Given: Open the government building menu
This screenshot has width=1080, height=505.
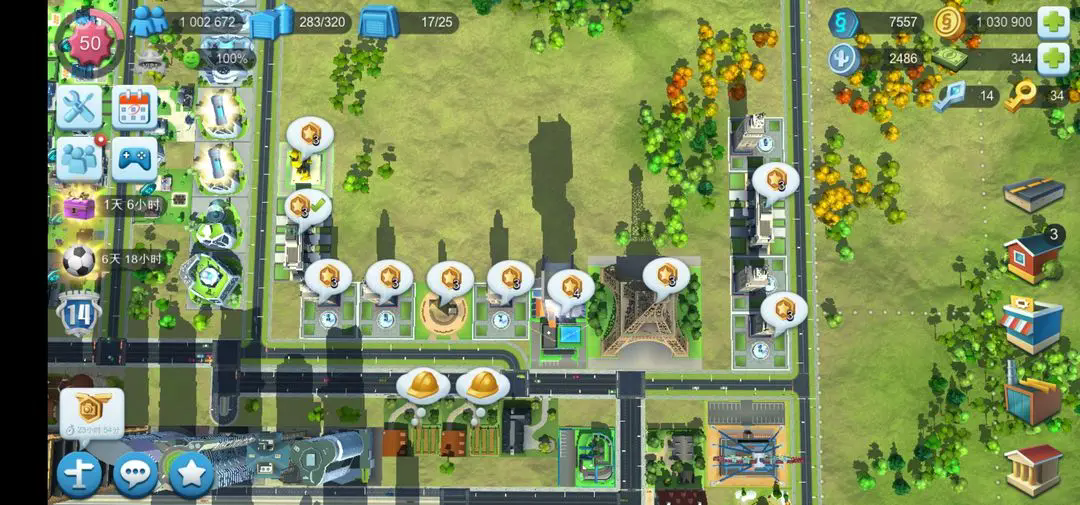Looking at the screenshot, I should [1033, 468].
